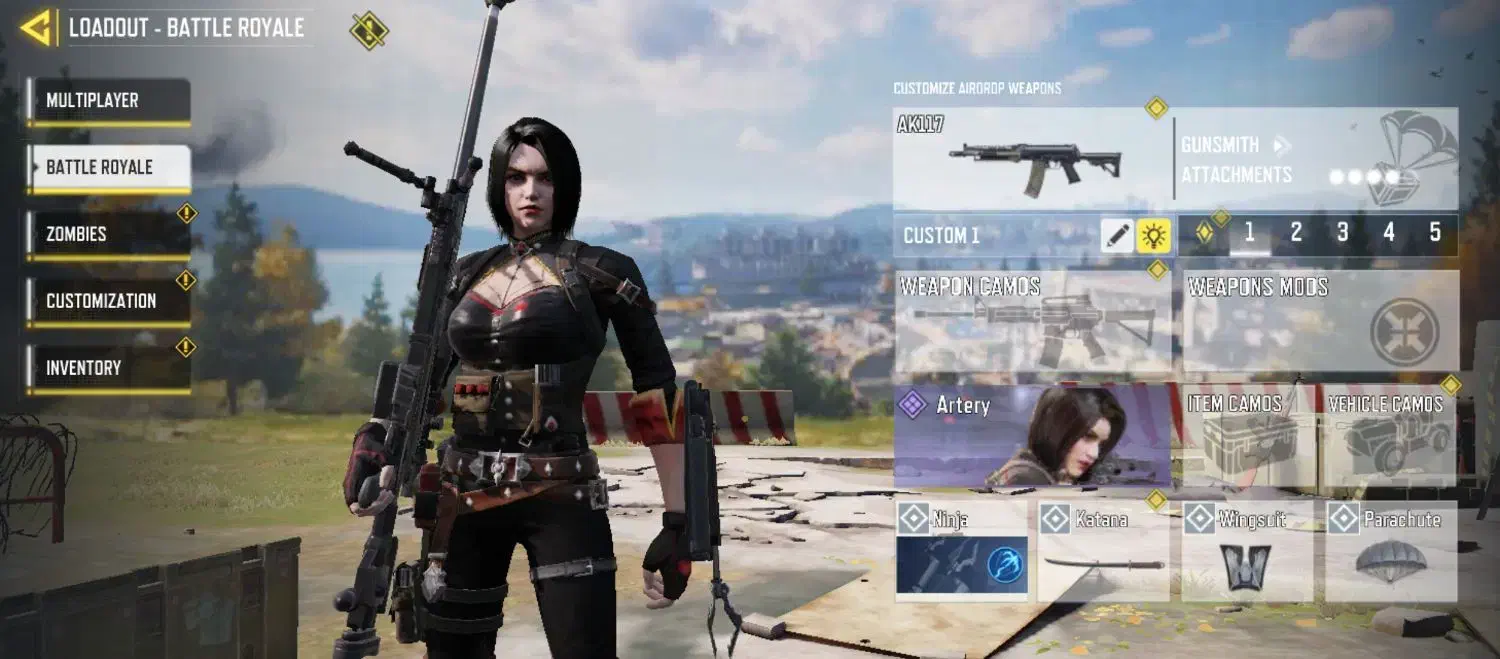Open the Customization tab
Image resolution: width=1500 pixels, height=659 pixels.
108,301
